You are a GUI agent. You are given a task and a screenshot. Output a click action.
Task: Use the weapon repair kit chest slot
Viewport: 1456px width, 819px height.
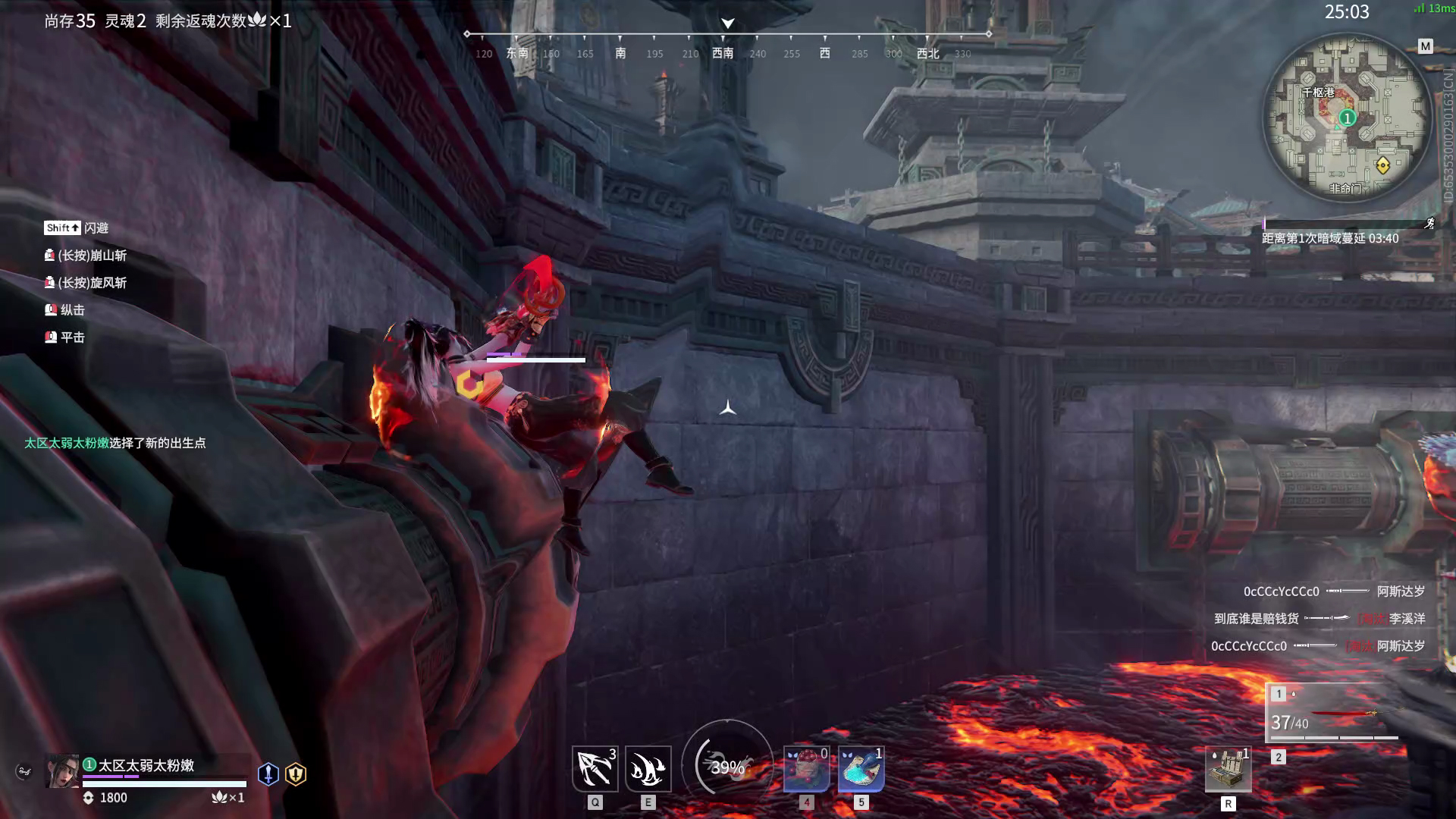click(x=1228, y=770)
